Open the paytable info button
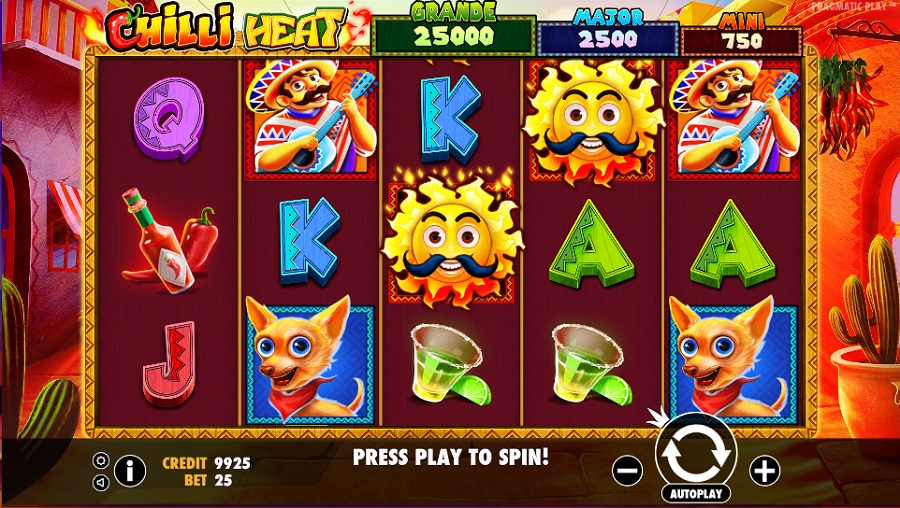The height and width of the screenshot is (508, 900). tap(130, 470)
